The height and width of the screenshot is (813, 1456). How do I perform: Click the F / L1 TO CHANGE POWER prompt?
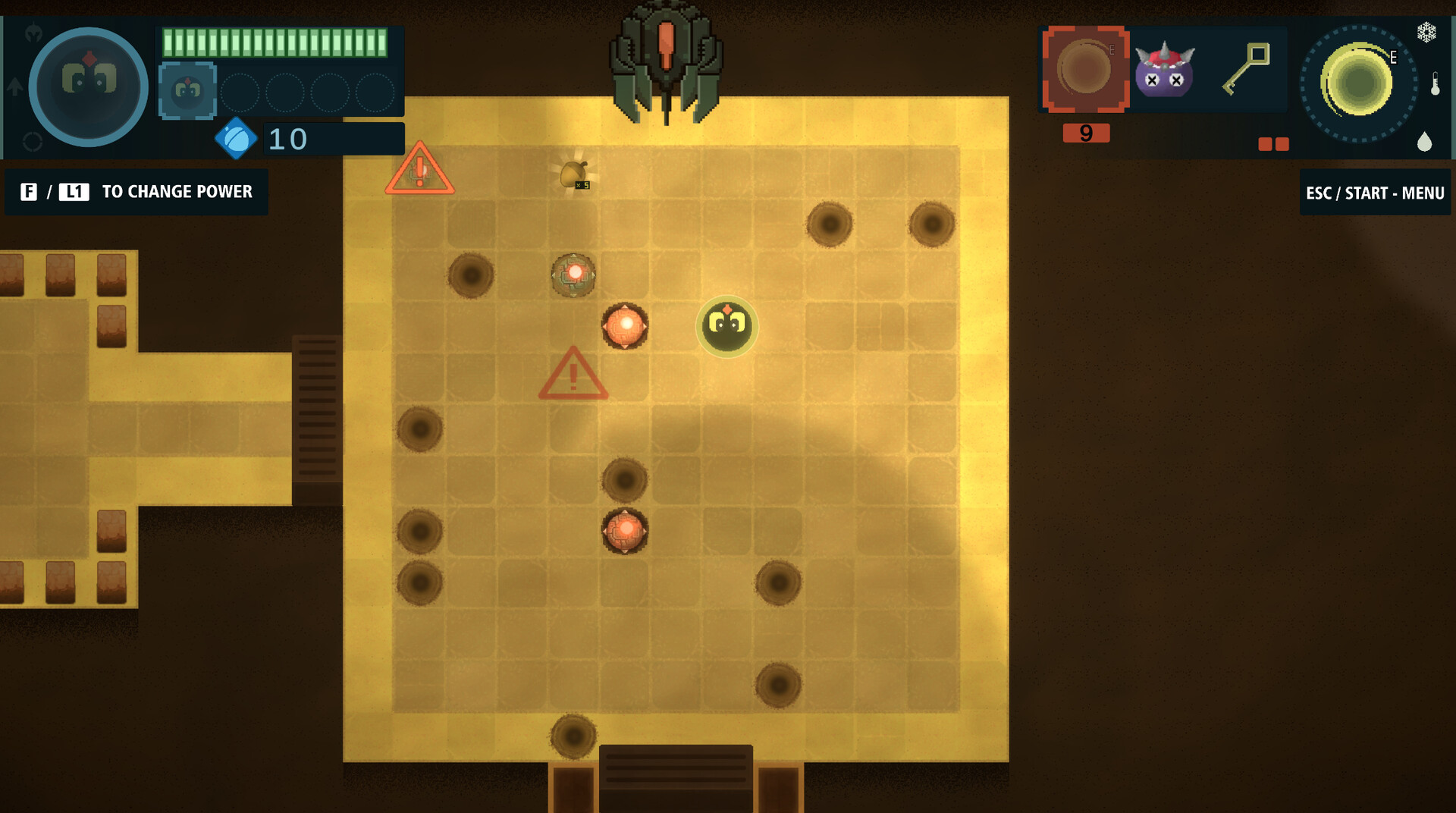[x=136, y=192]
